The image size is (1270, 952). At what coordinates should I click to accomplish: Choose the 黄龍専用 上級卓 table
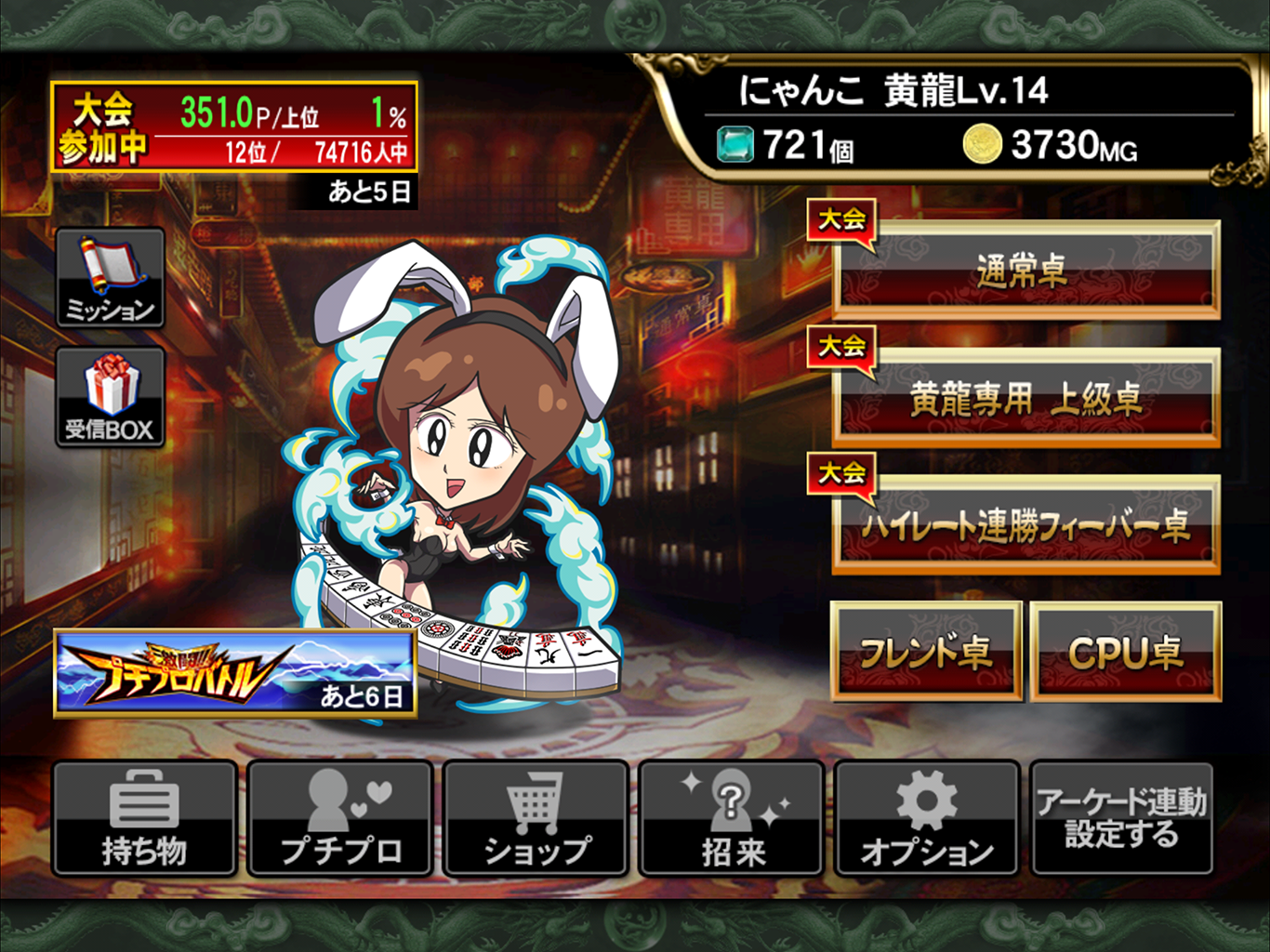tap(1025, 398)
